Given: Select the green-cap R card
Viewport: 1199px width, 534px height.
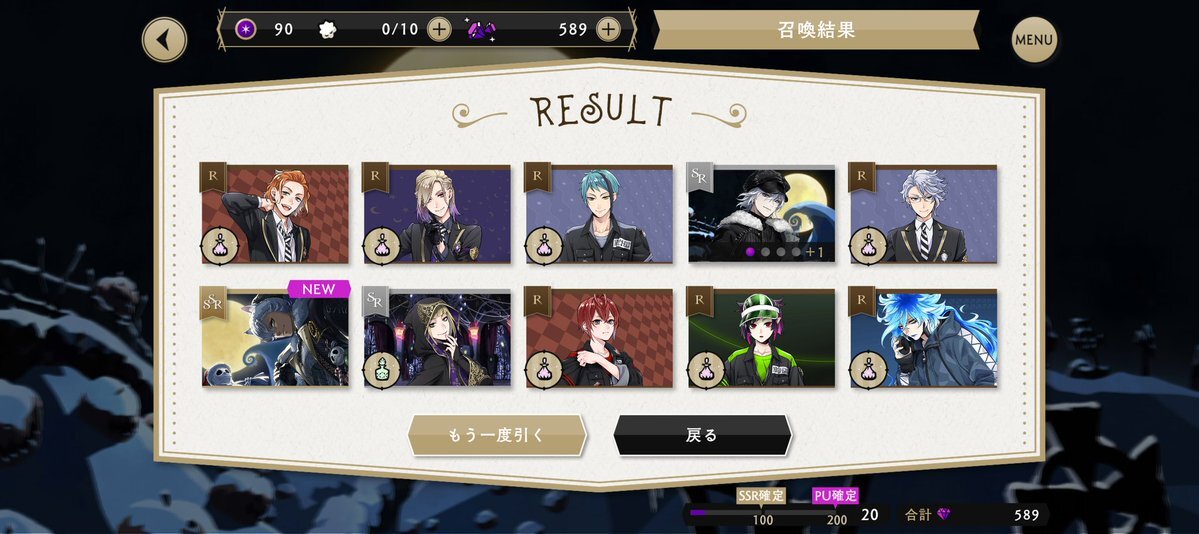Looking at the screenshot, I should pyautogui.click(x=761, y=338).
